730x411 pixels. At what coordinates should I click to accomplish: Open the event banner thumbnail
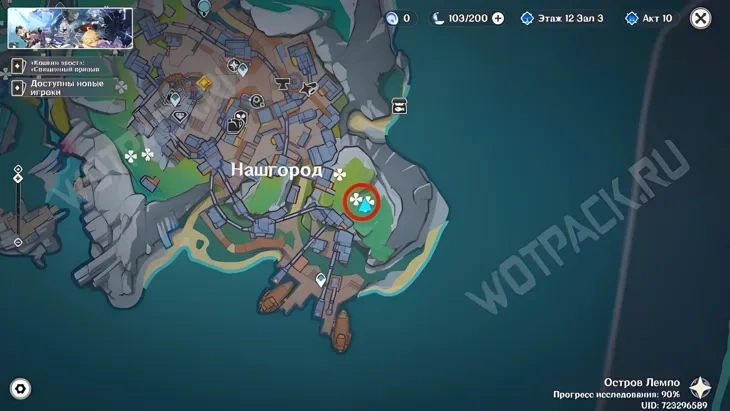coord(70,28)
